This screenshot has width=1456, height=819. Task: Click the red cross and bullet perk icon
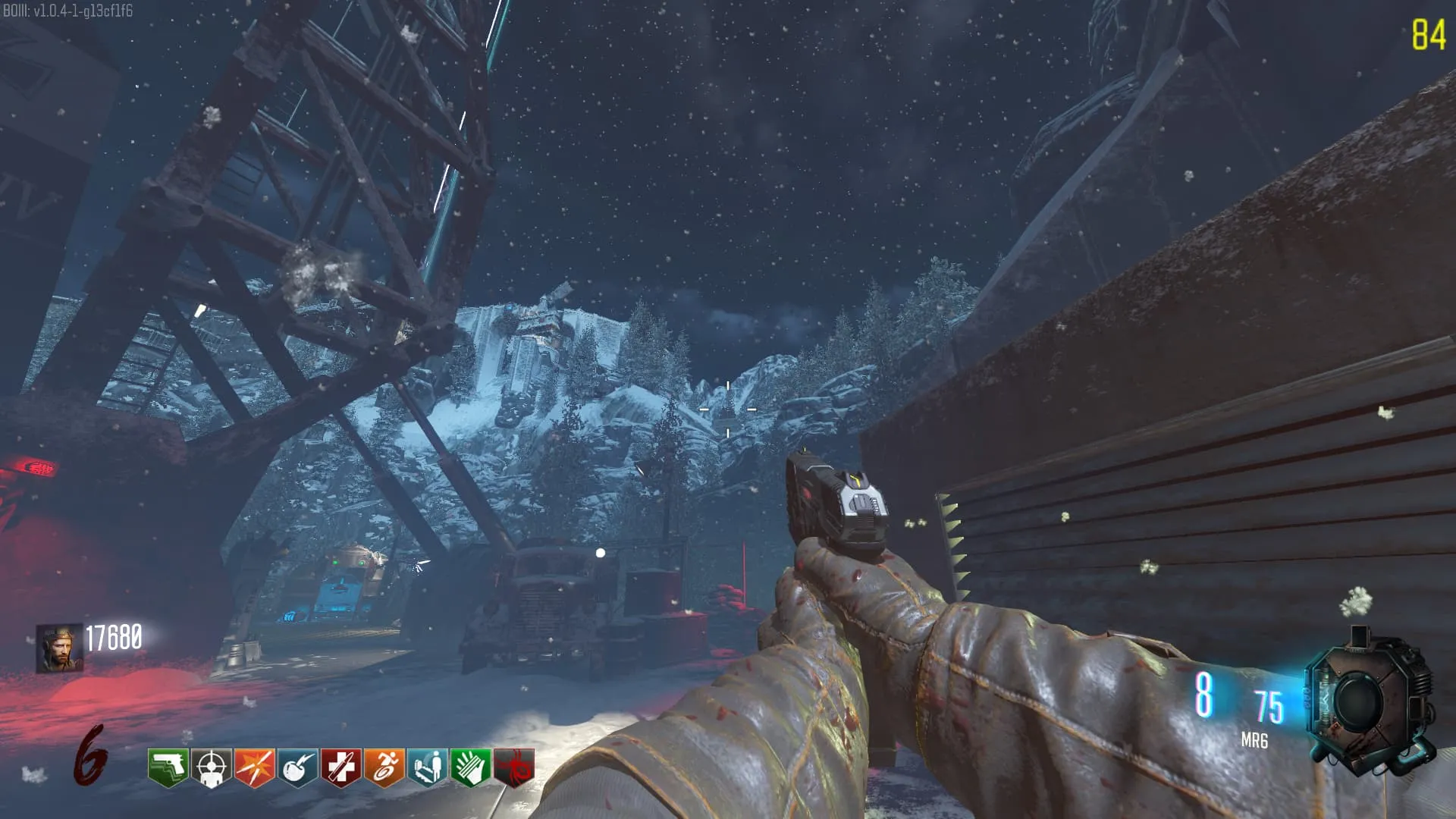341,767
